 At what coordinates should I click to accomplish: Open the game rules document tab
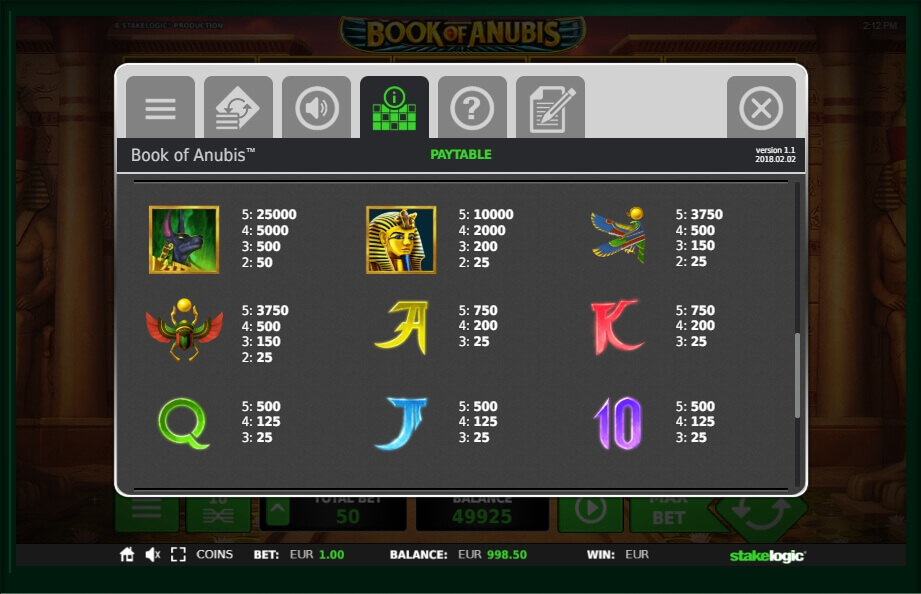(x=550, y=108)
